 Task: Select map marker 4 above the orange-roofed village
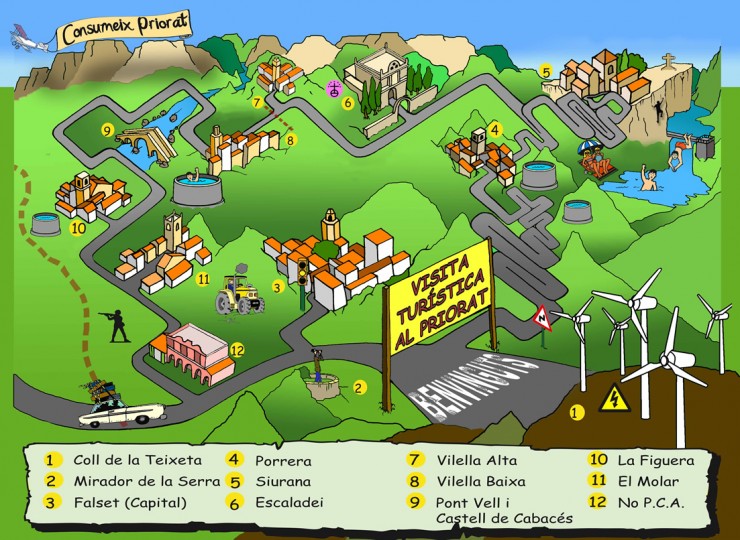pos(494,131)
